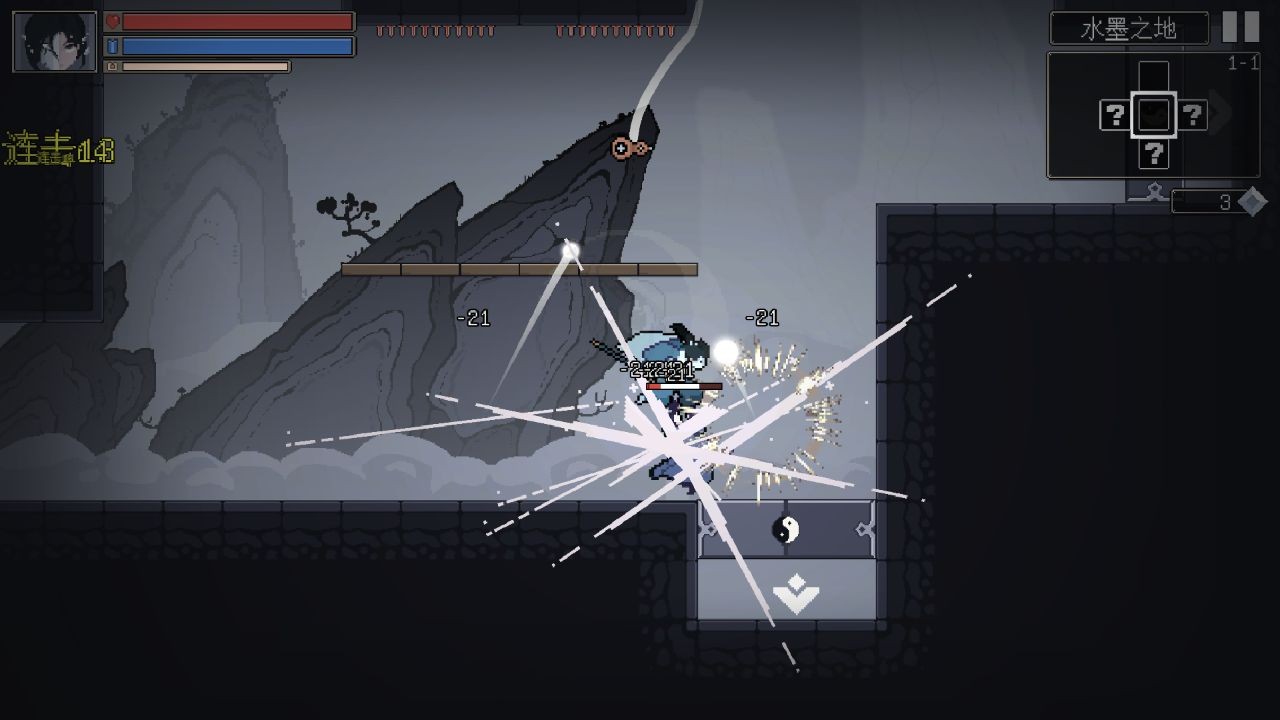
Task: Pause the game with the pause button
Action: click(1241, 27)
